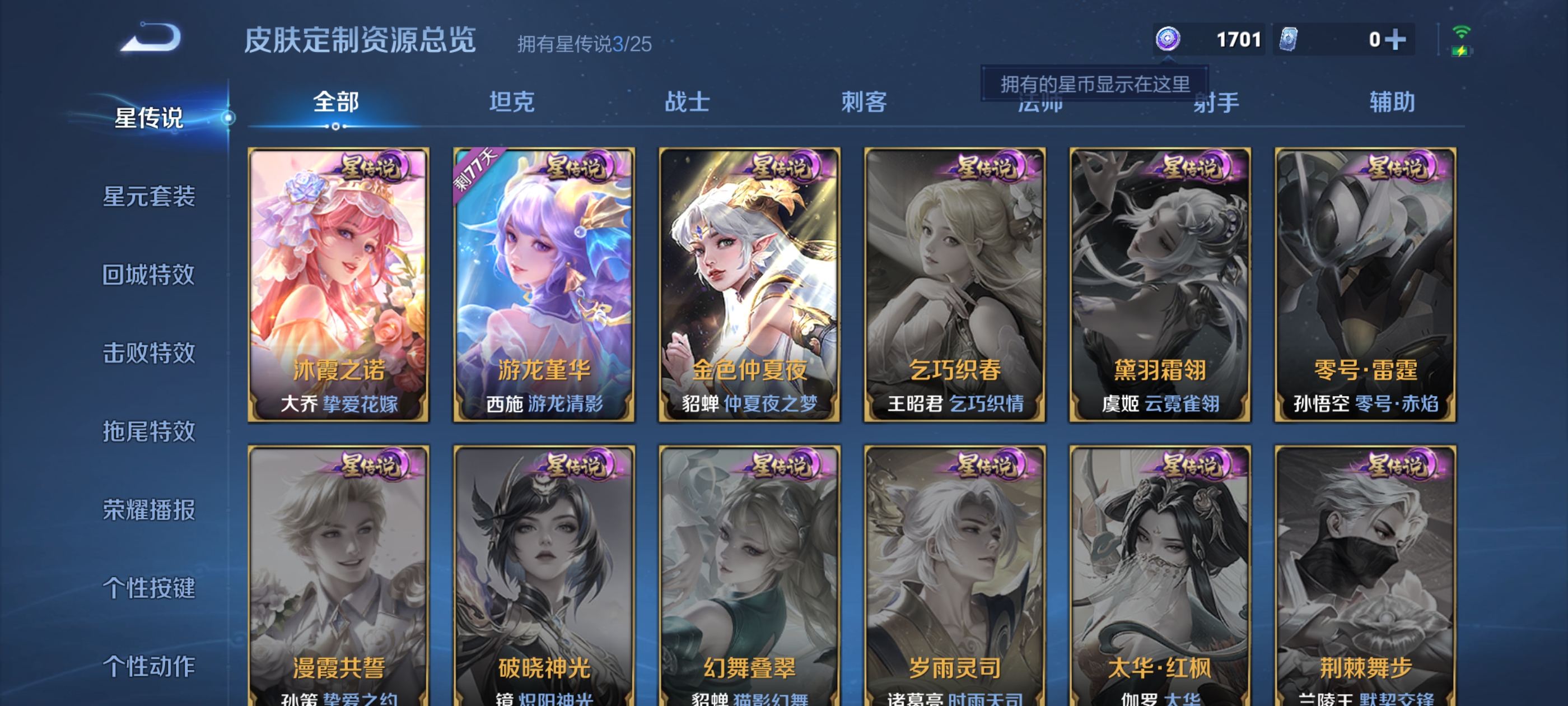Screen dimensions: 1568x706
Task: Open the 战士 hero class list
Action: (688, 103)
